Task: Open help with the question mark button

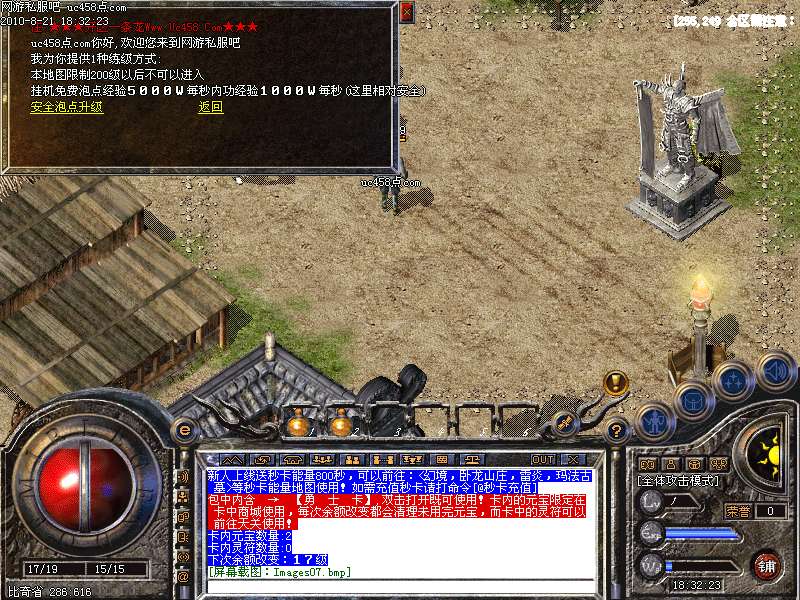Action: [617, 431]
